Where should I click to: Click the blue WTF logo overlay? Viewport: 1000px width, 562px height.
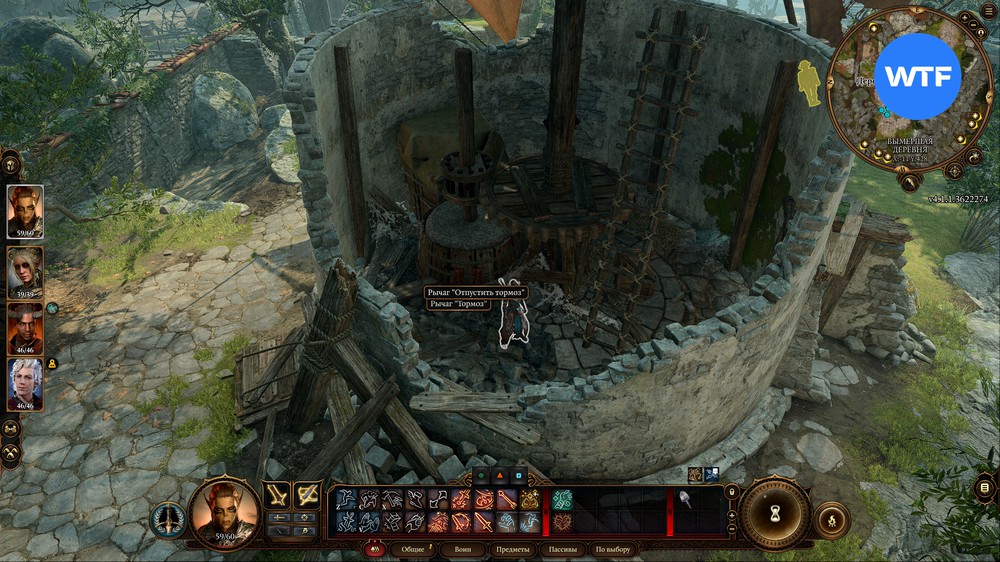[917, 77]
